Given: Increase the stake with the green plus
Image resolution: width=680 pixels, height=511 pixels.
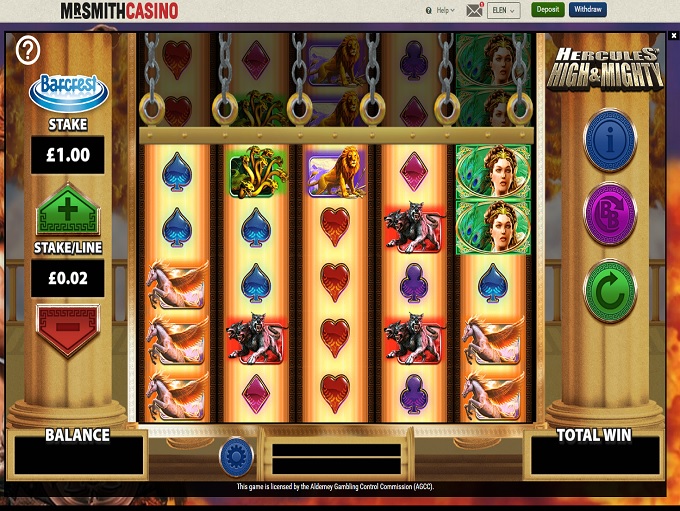Looking at the screenshot, I should click(67, 212).
